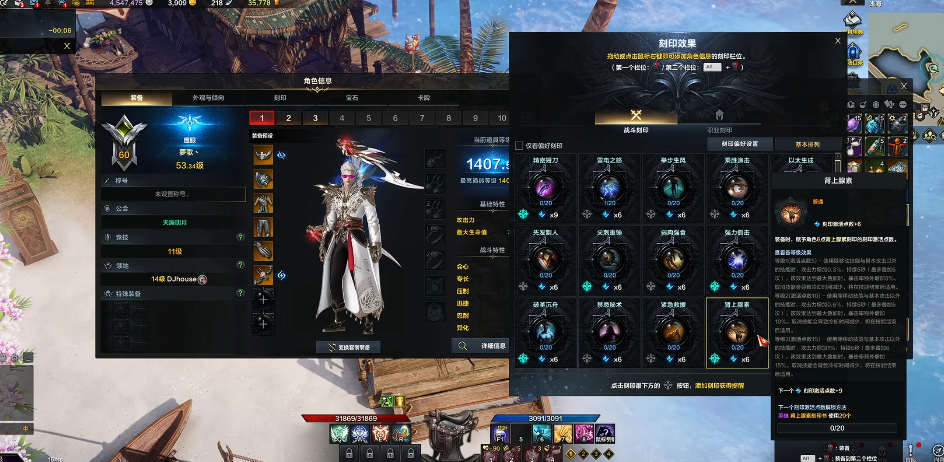Select equipment preset number 2
This screenshot has width=944, height=462.
click(289, 118)
